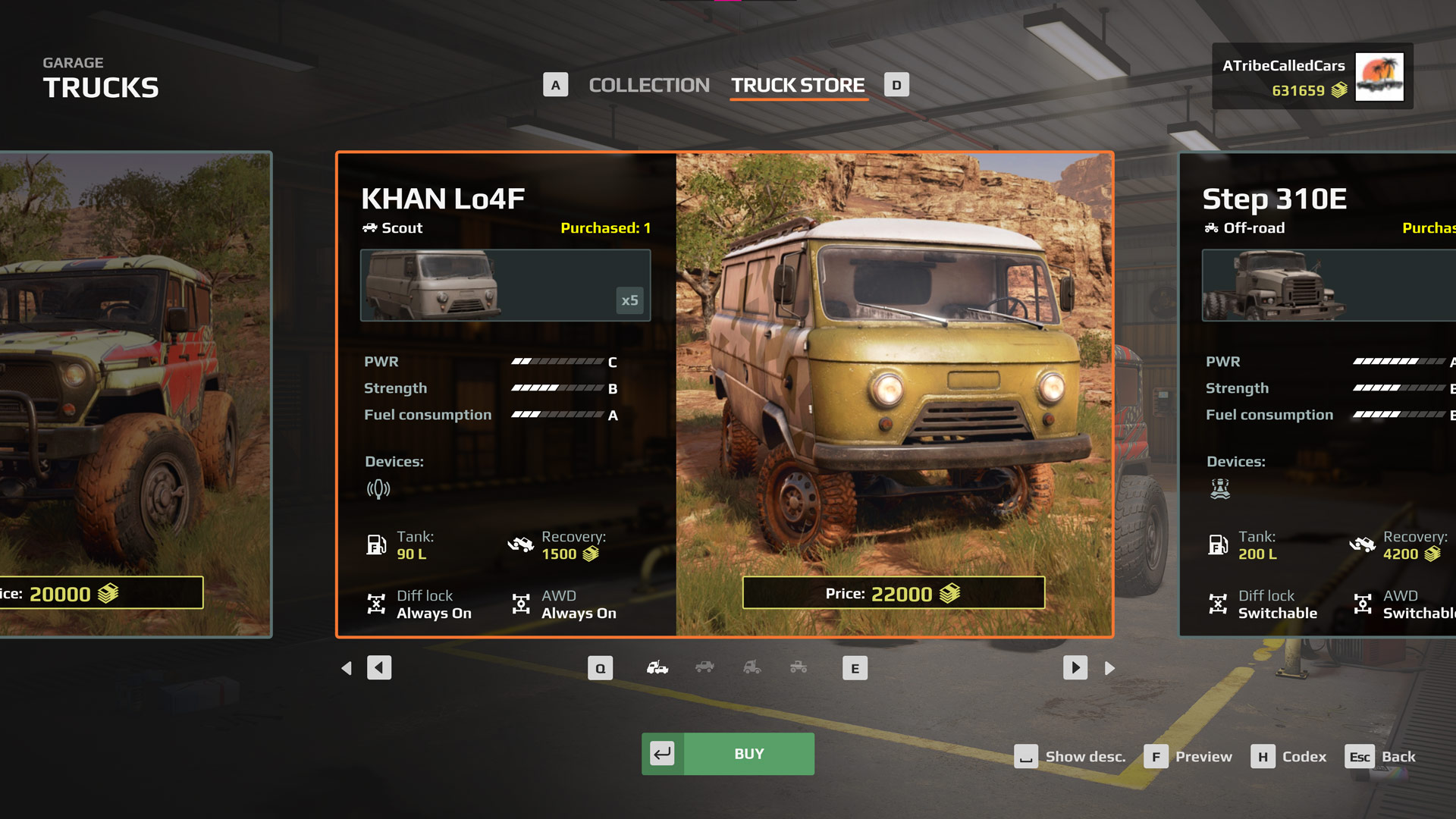Viewport: 1456px width, 819px height.
Task: Click the KHAN Lo4F skin thumbnail
Action: tap(505, 286)
